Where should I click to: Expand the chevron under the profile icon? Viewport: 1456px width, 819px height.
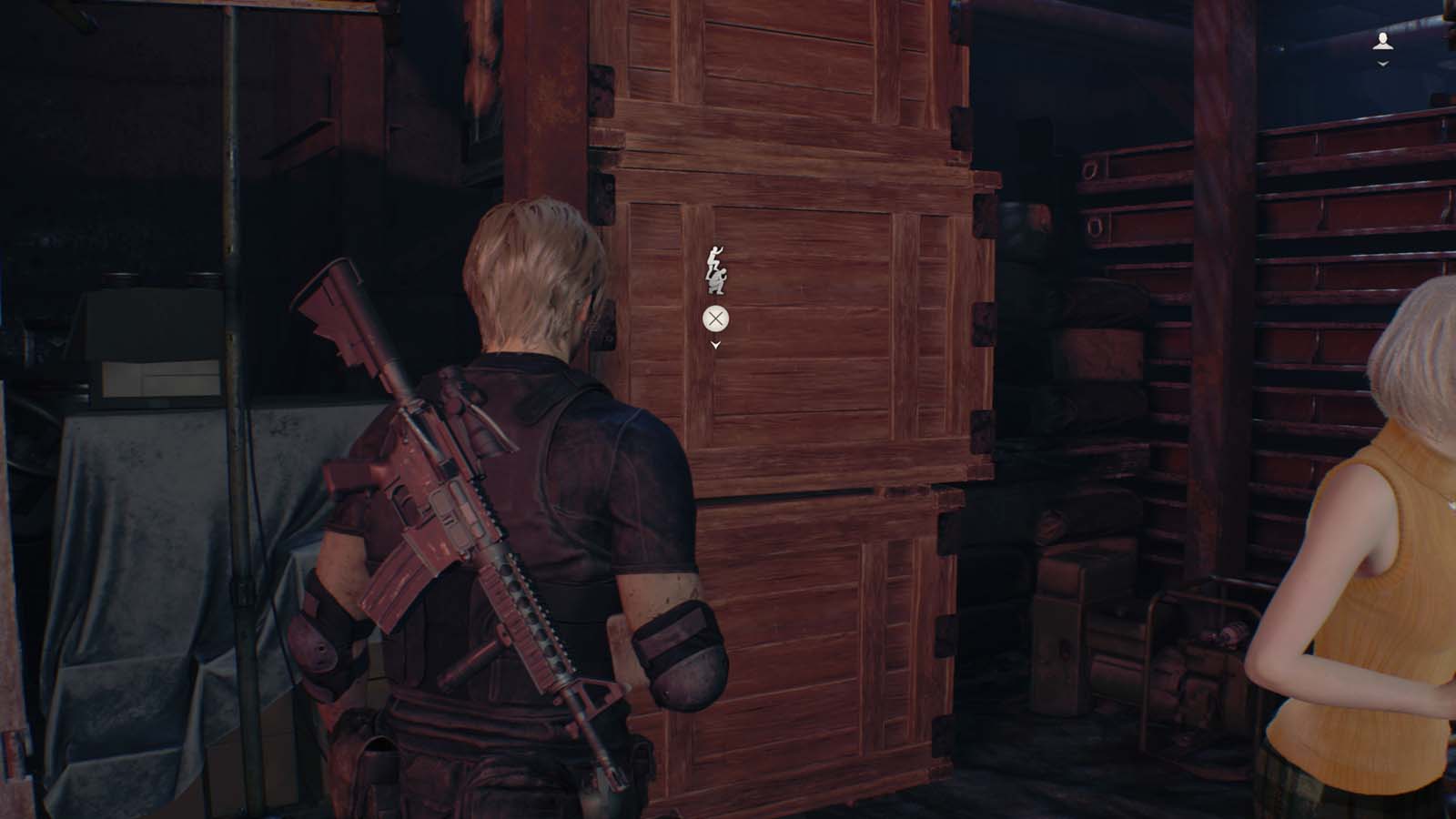coord(1383,64)
